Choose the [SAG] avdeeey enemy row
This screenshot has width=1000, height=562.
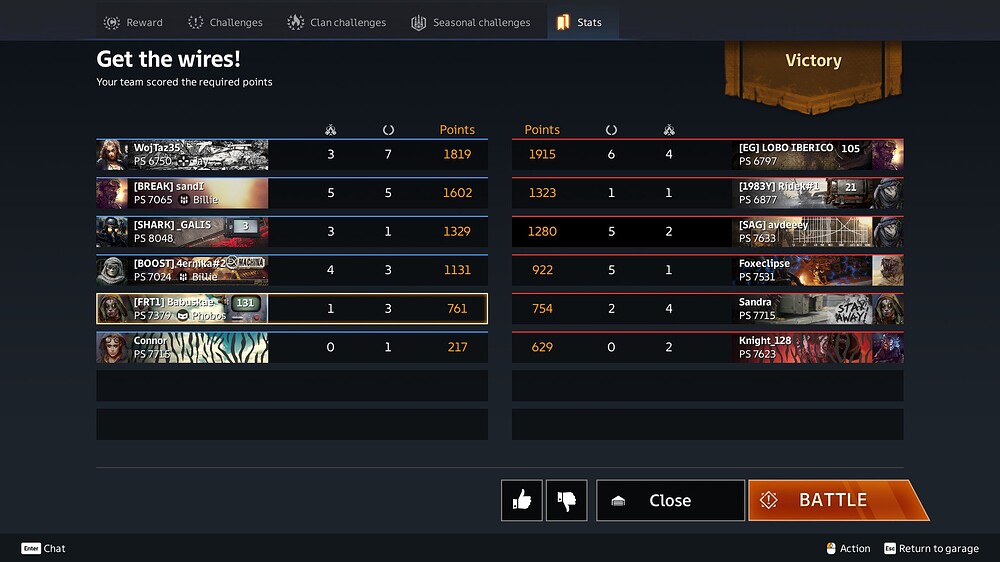point(707,232)
